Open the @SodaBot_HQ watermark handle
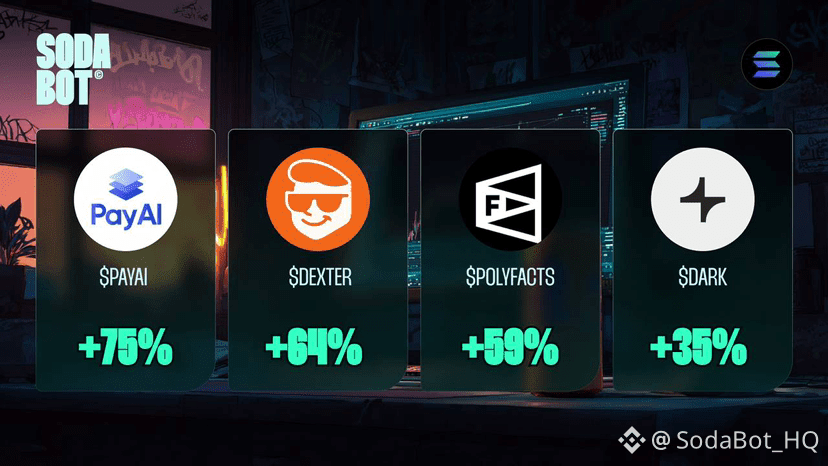This screenshot has height=466, width=828. (734, 439)
